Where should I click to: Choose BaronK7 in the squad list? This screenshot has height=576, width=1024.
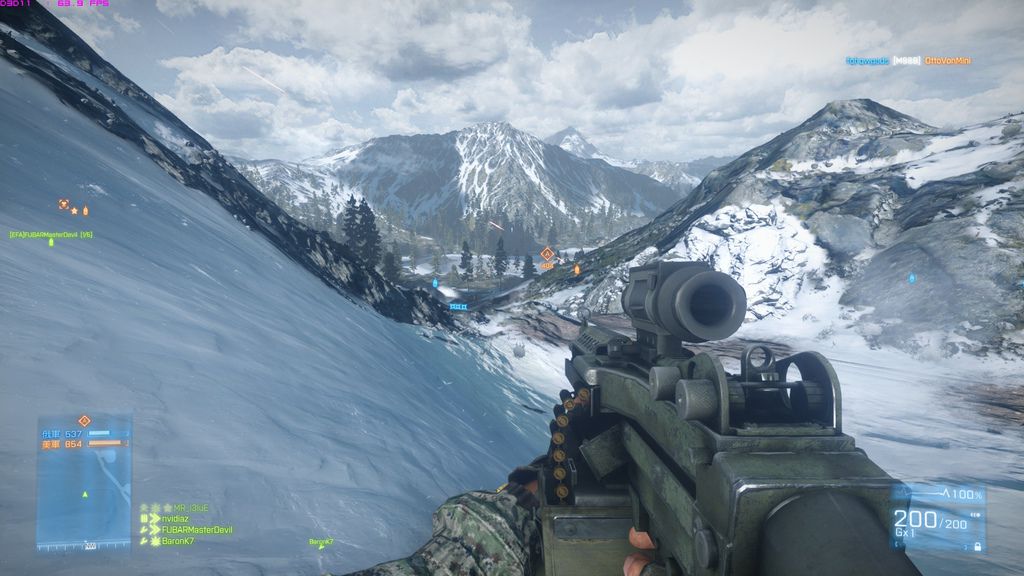[178, 541]
